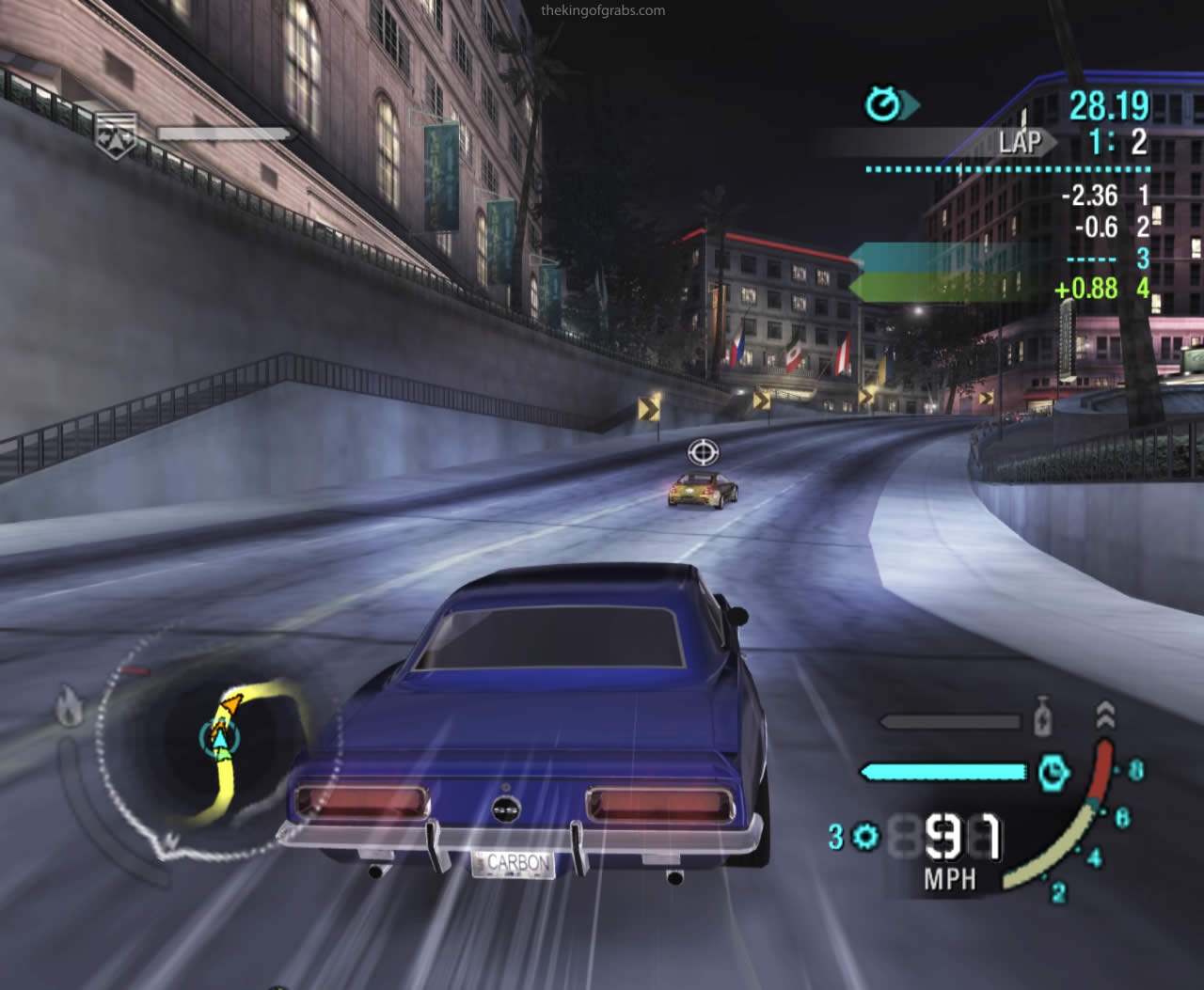Select the gear indicator cog icon
This screenshot has width=1204, height=990.
click(x=865, y=835)
